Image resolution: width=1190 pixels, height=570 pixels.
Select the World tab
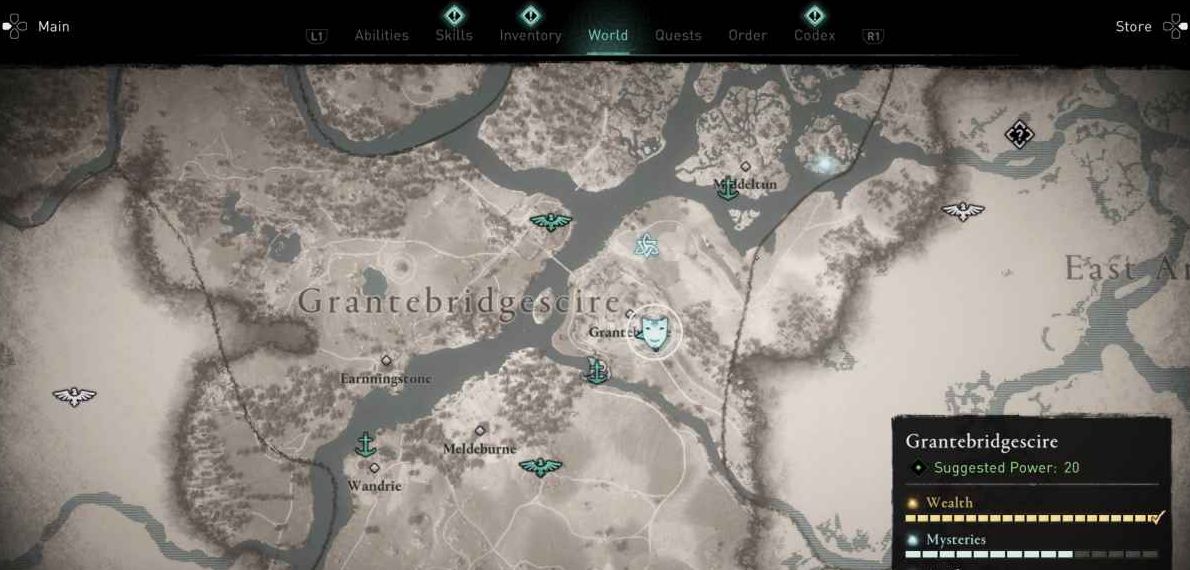point(608,35)
